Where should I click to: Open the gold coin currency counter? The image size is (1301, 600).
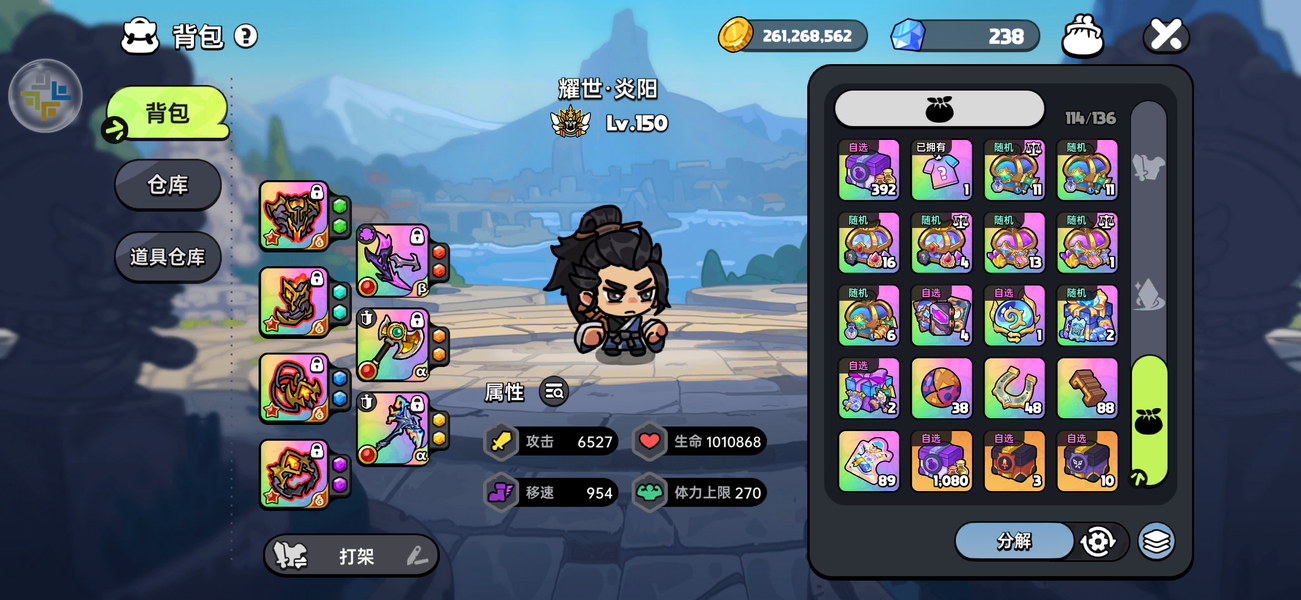click(793, 36)
